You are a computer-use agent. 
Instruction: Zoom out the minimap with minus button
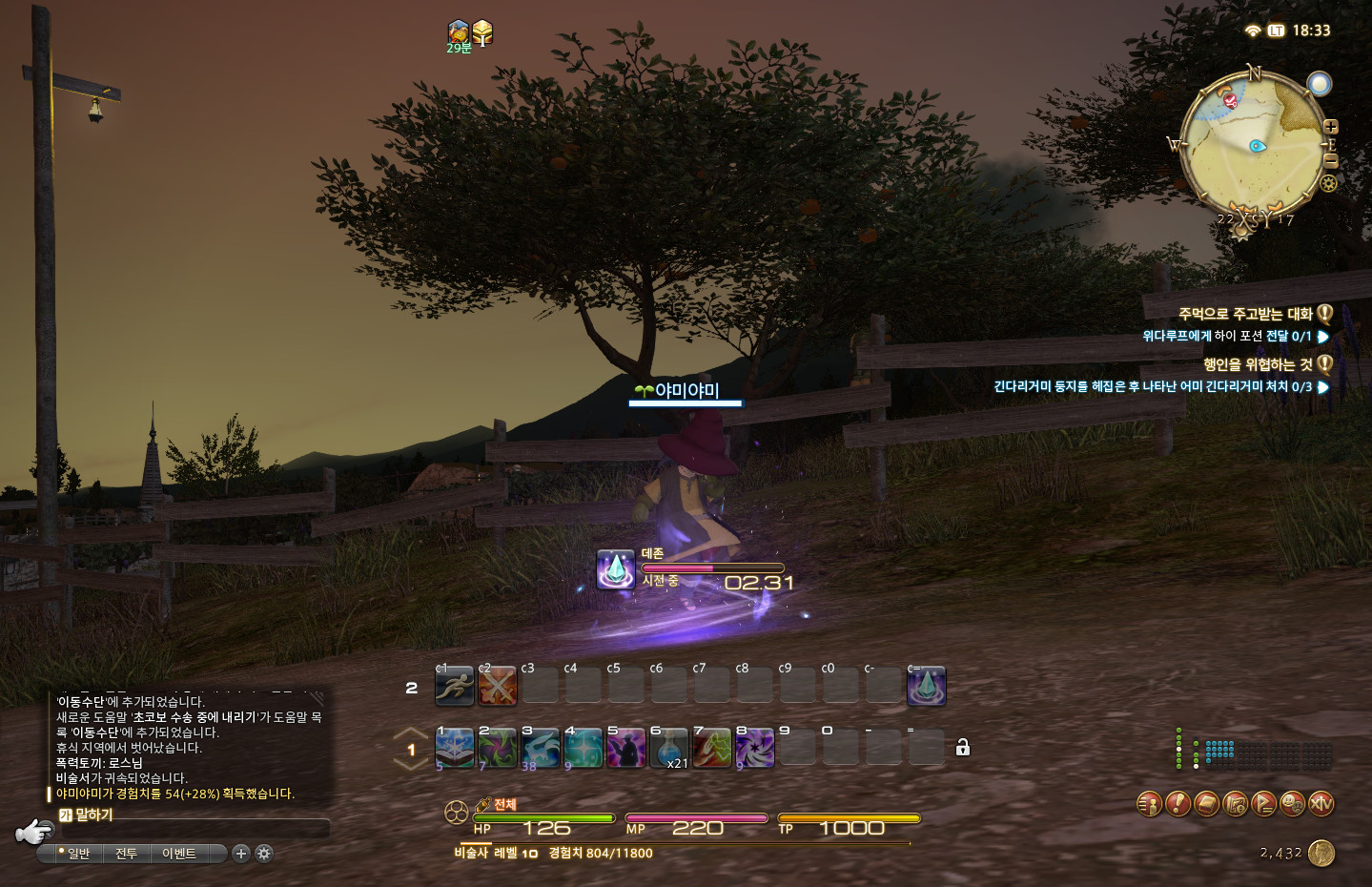pyautogui.click(x=1331, y=161)
